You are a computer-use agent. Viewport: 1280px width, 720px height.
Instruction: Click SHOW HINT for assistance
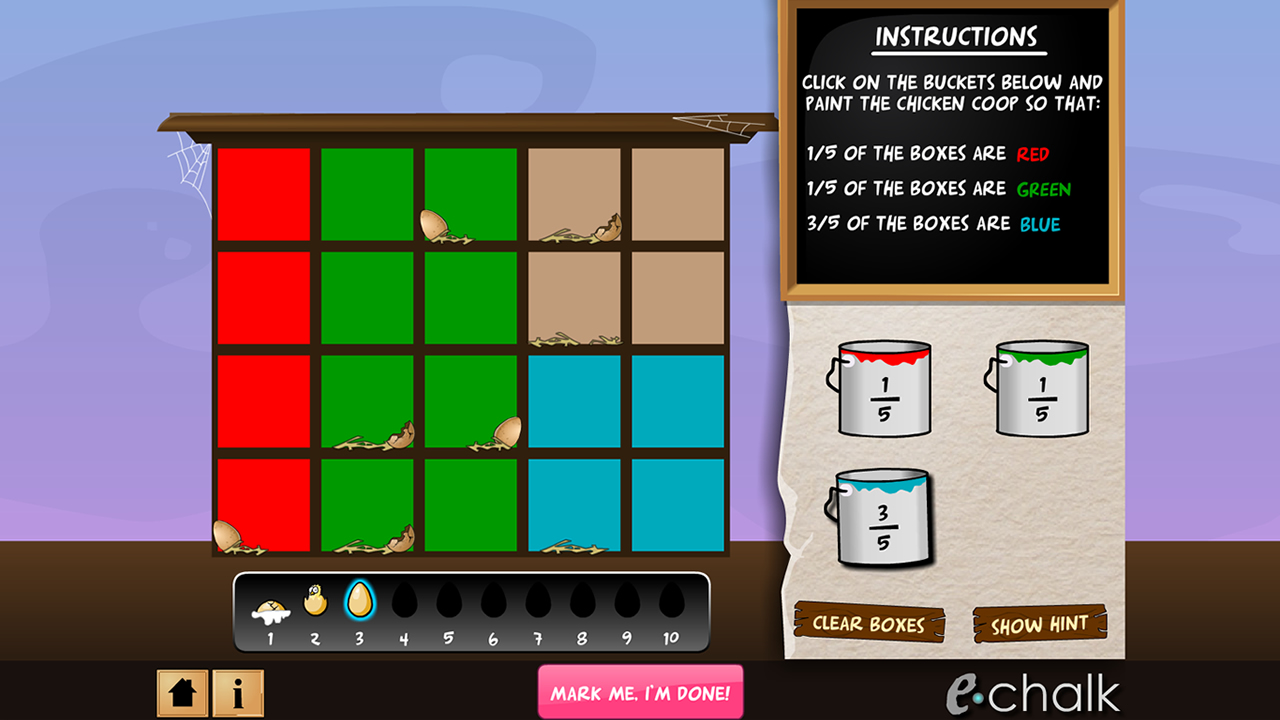1042,622
